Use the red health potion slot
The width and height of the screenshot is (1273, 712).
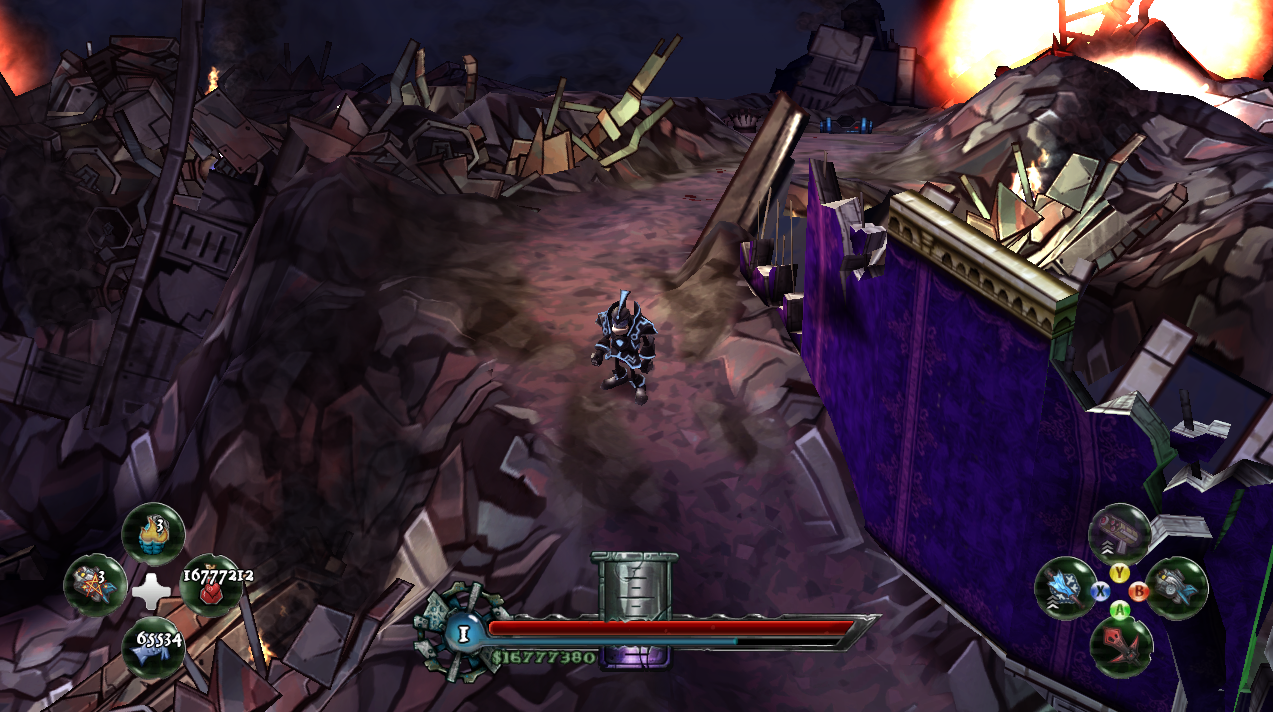pos(211,587)
